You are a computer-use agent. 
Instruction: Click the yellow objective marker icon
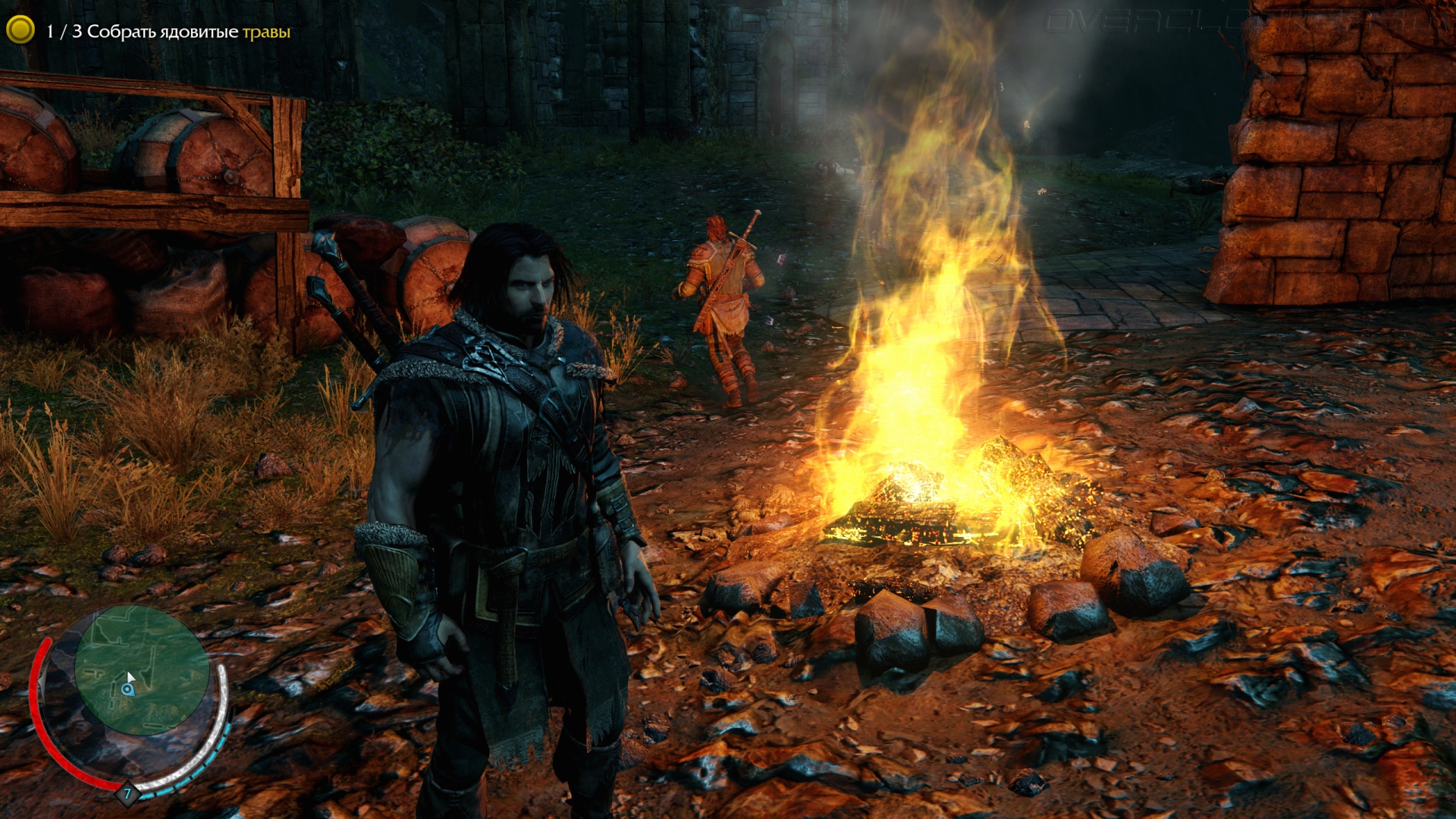coord(20,30)
